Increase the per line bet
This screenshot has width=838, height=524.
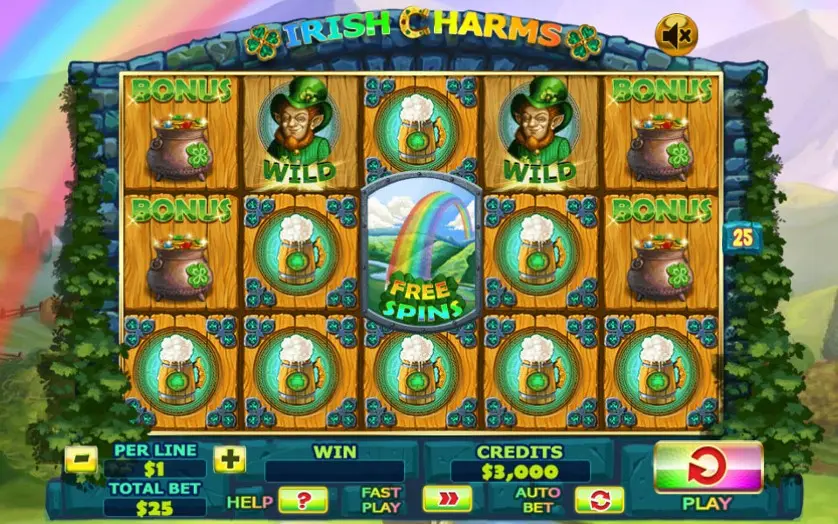point(230,460)
